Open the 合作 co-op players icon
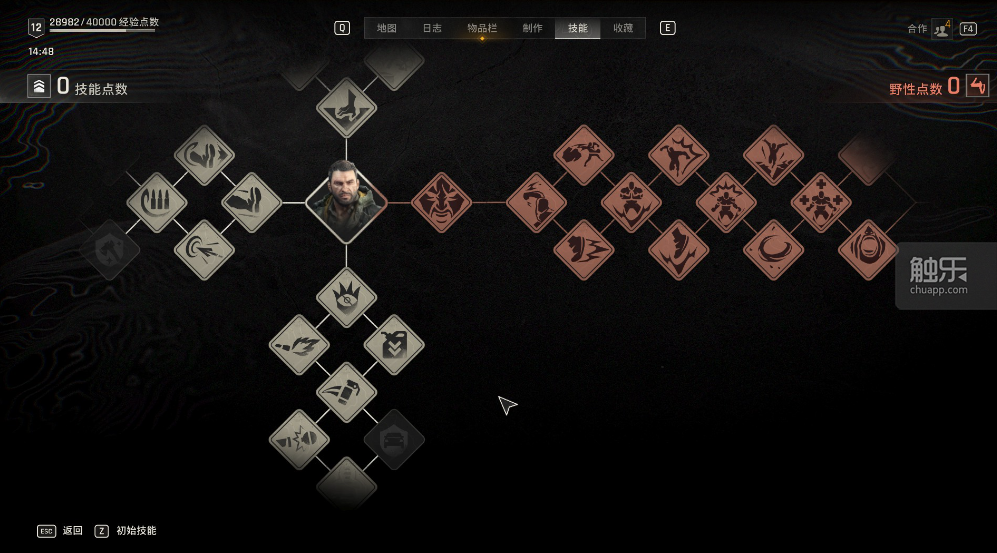Image resolution: width=997 pixels, height=553 pixels. pyautogui.click(x=941, y=29)
